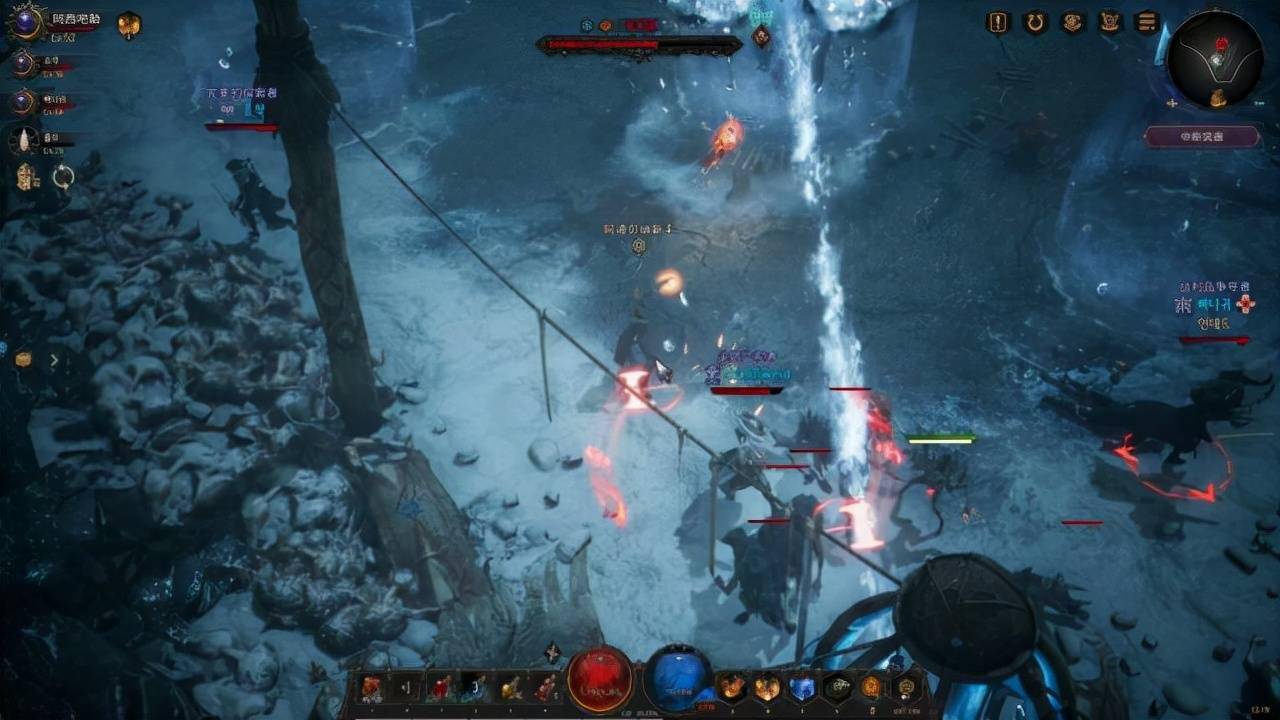Image resolution: width=1280 pixels, height=720 pixels.
Task: Open the hamburger lines menu icon
Action: (1147, 22)
